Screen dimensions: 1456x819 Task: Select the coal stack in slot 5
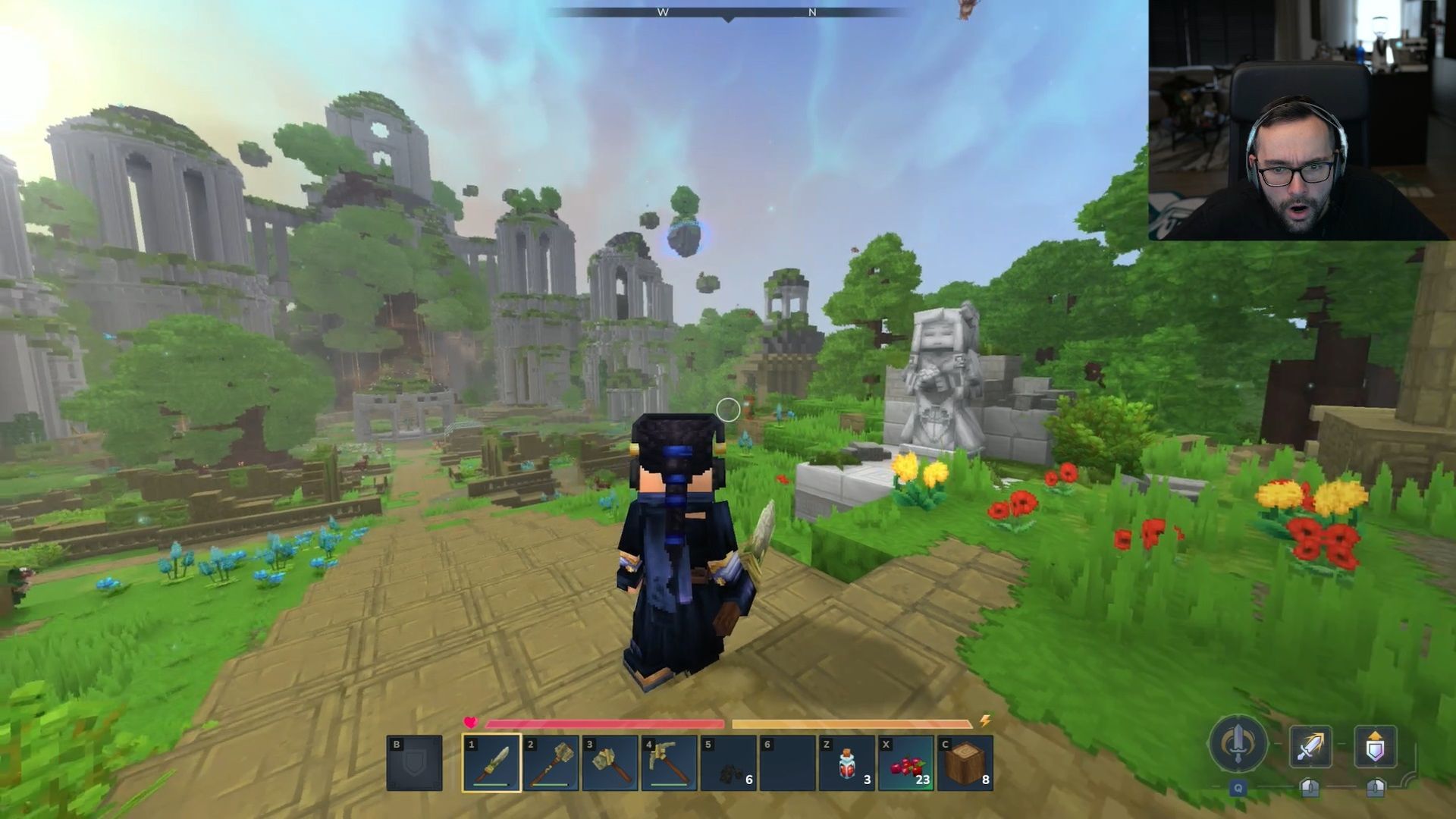coord(728,763)
